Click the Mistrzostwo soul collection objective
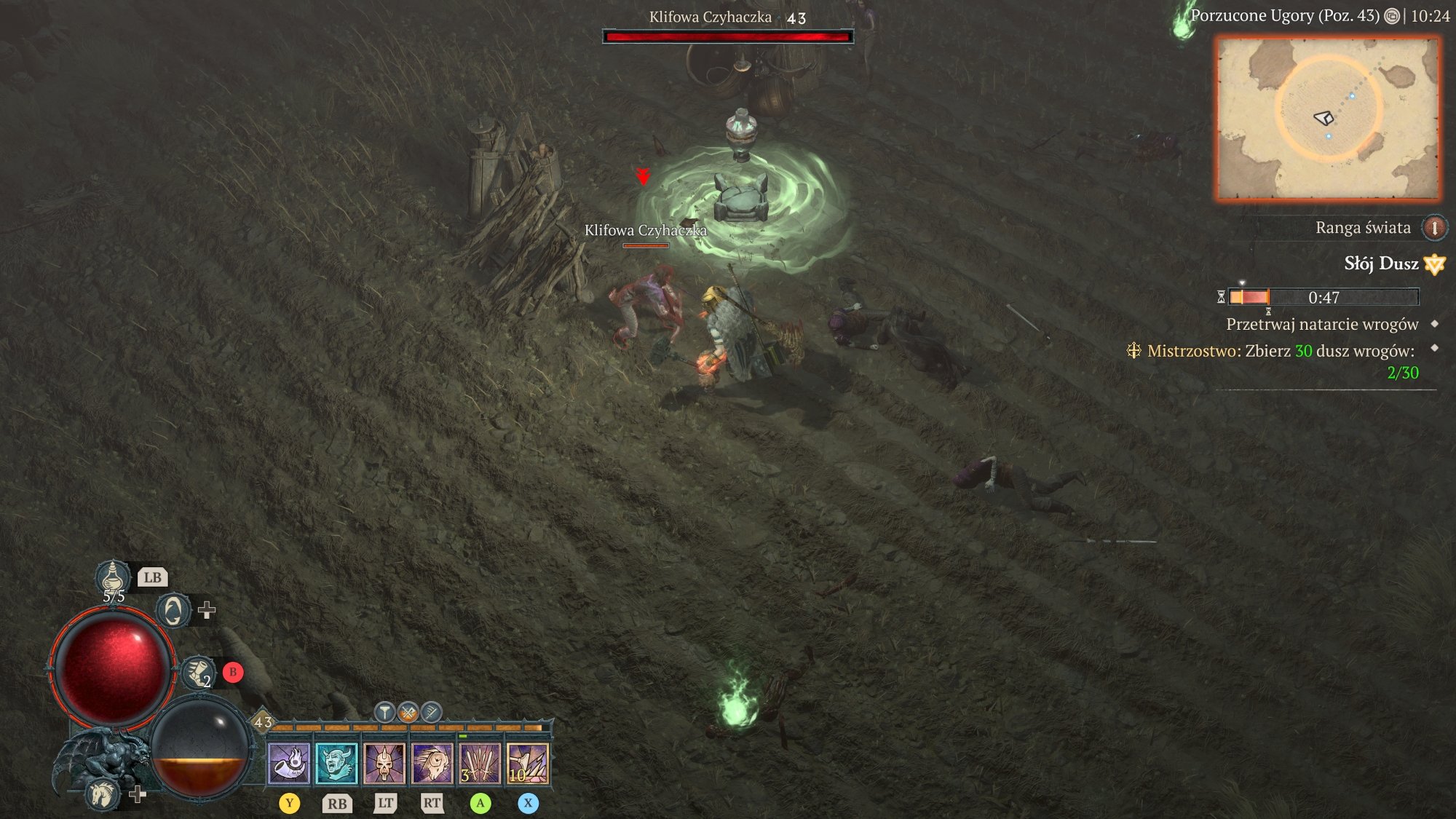 (x=1281, y=351)
